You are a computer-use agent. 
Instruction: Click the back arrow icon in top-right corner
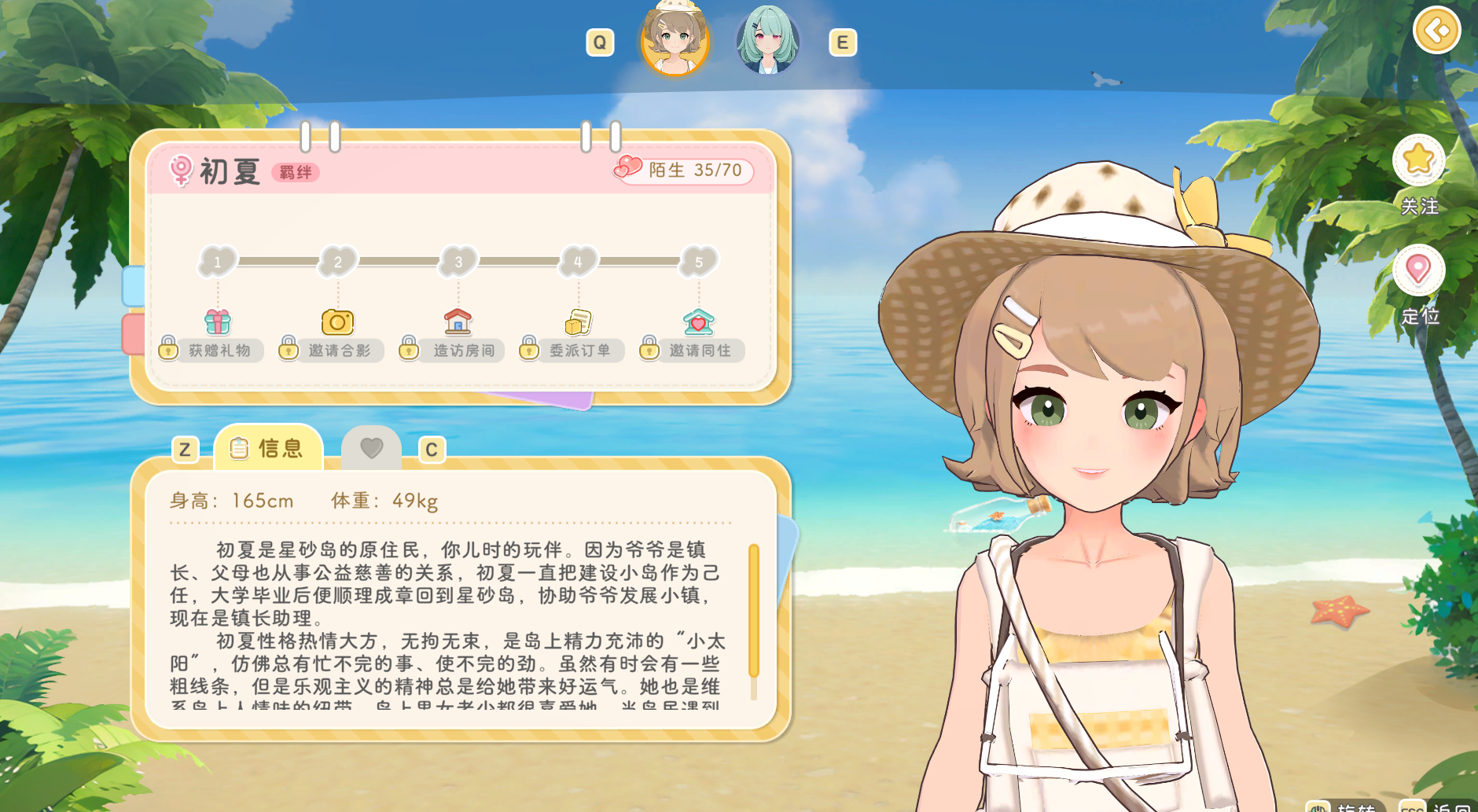click(1437, 31)
